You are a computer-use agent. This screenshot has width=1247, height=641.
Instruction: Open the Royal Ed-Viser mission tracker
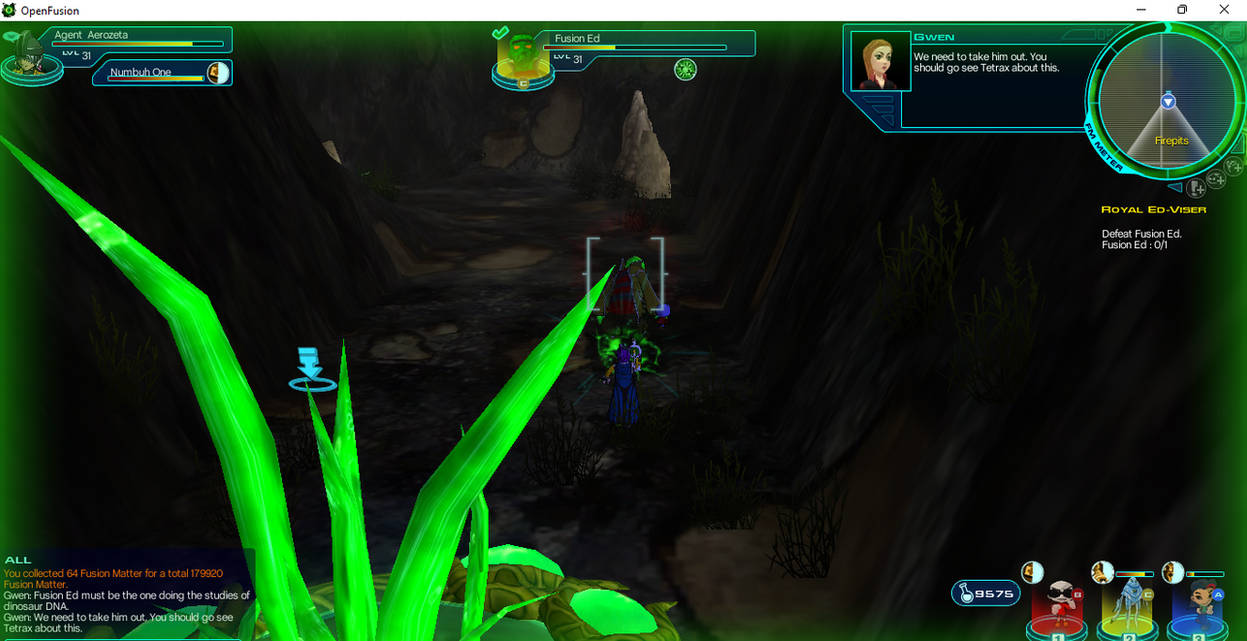pos(1153,210)
